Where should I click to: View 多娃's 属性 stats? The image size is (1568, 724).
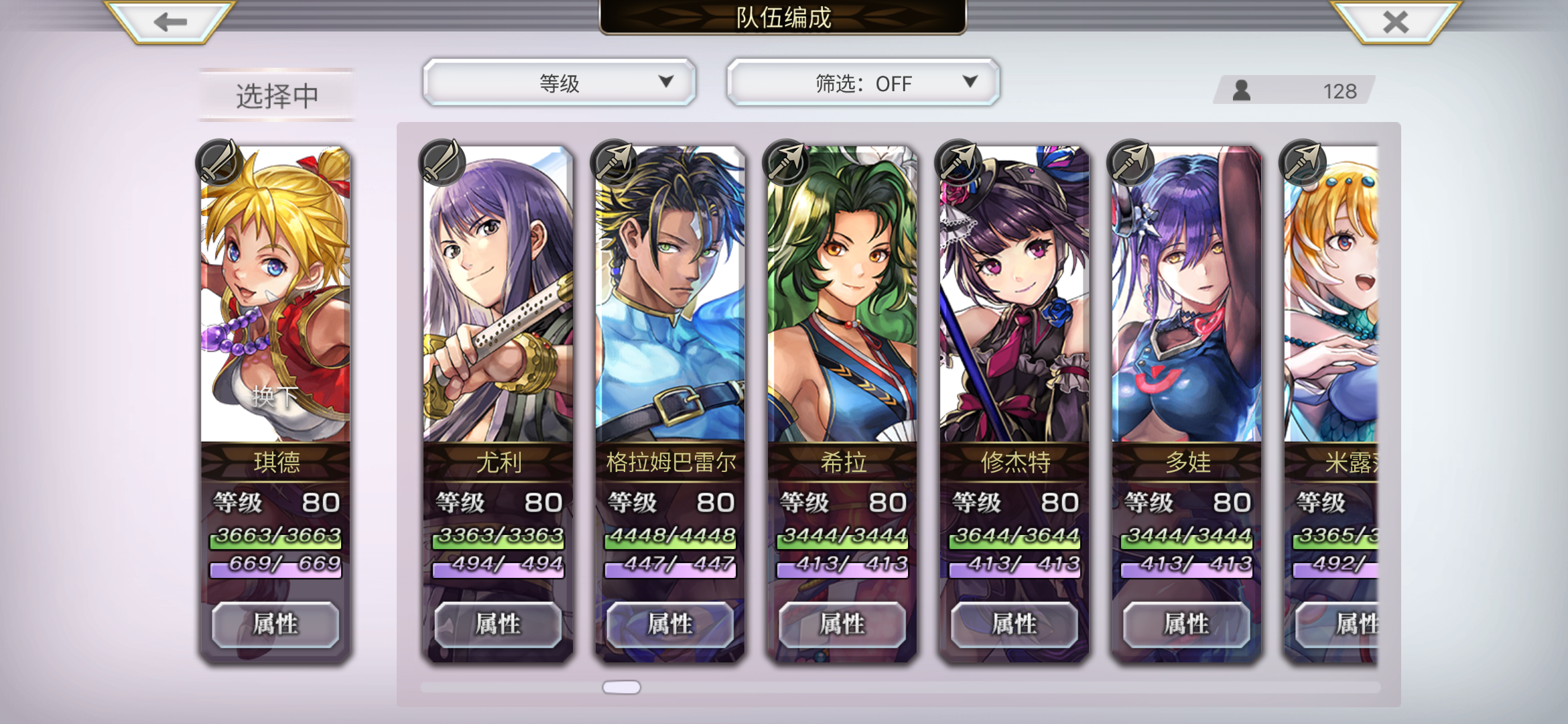1185,623
